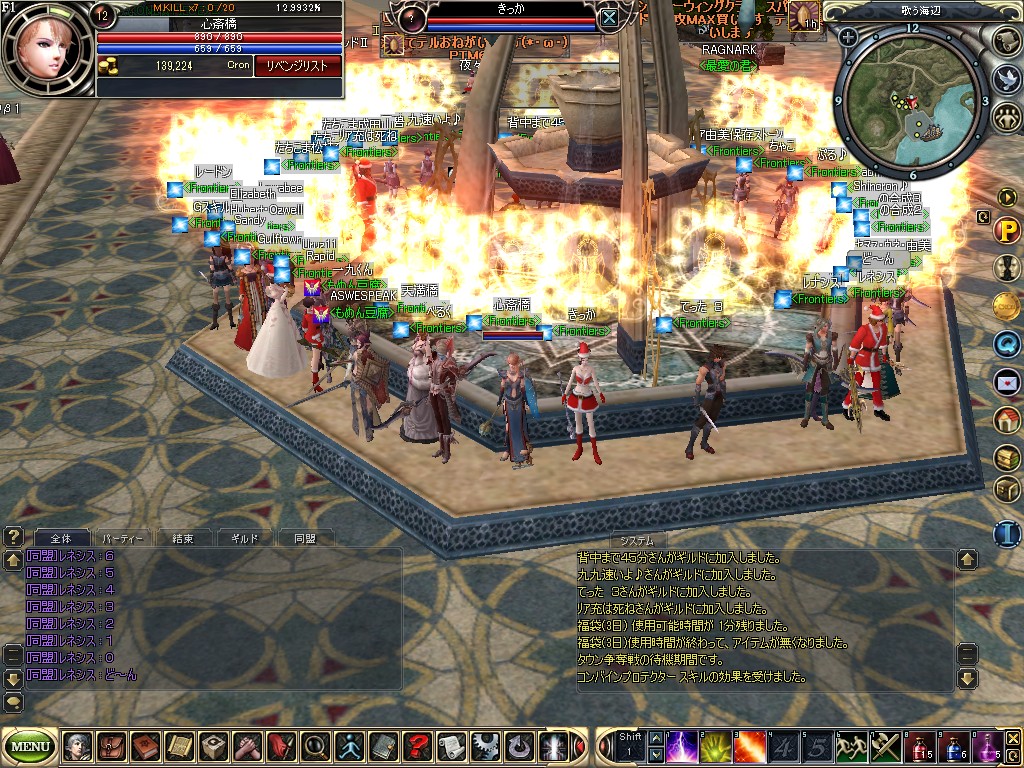
Task: Open the mail envelope icon
Action: (x=1006, y=381)
